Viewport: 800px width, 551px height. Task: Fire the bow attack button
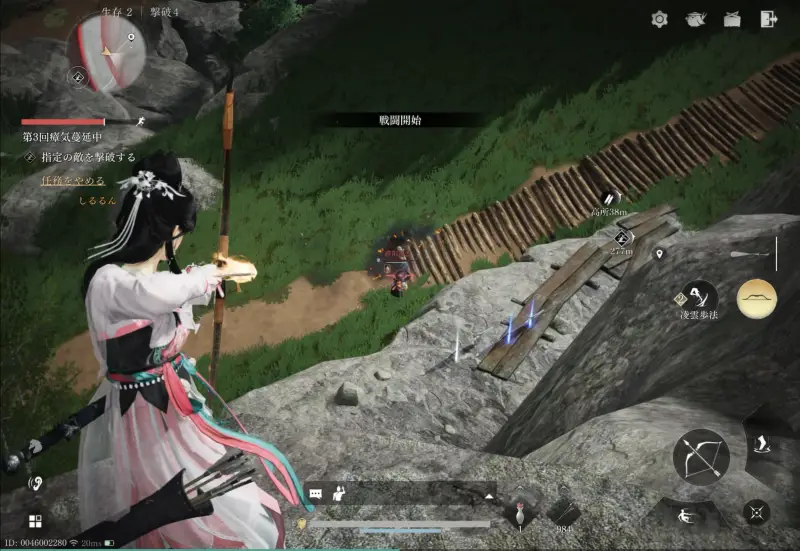pyautogui.click(x=701, y=456)
